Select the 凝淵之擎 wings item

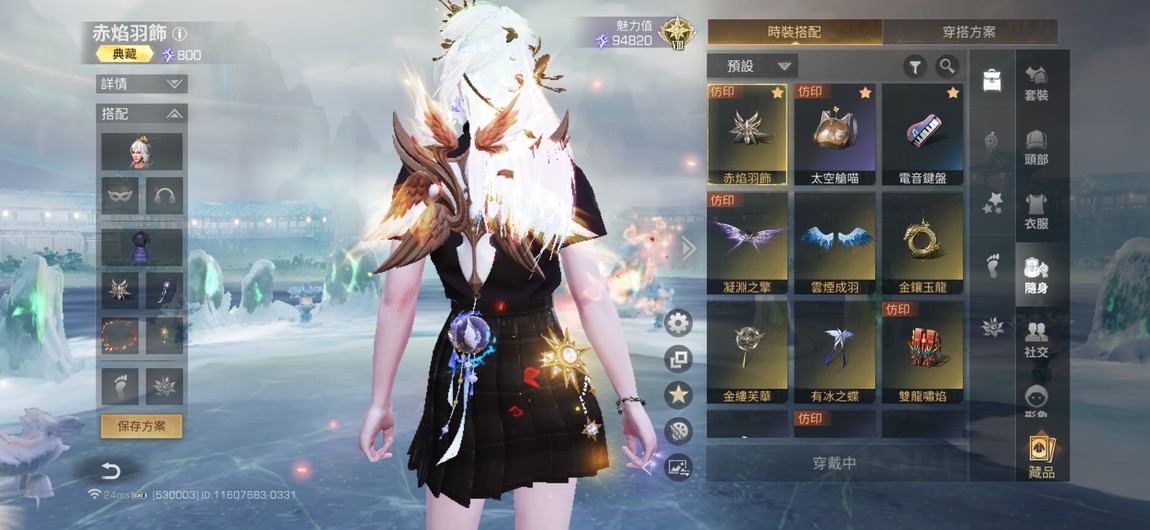pos(747,244)
